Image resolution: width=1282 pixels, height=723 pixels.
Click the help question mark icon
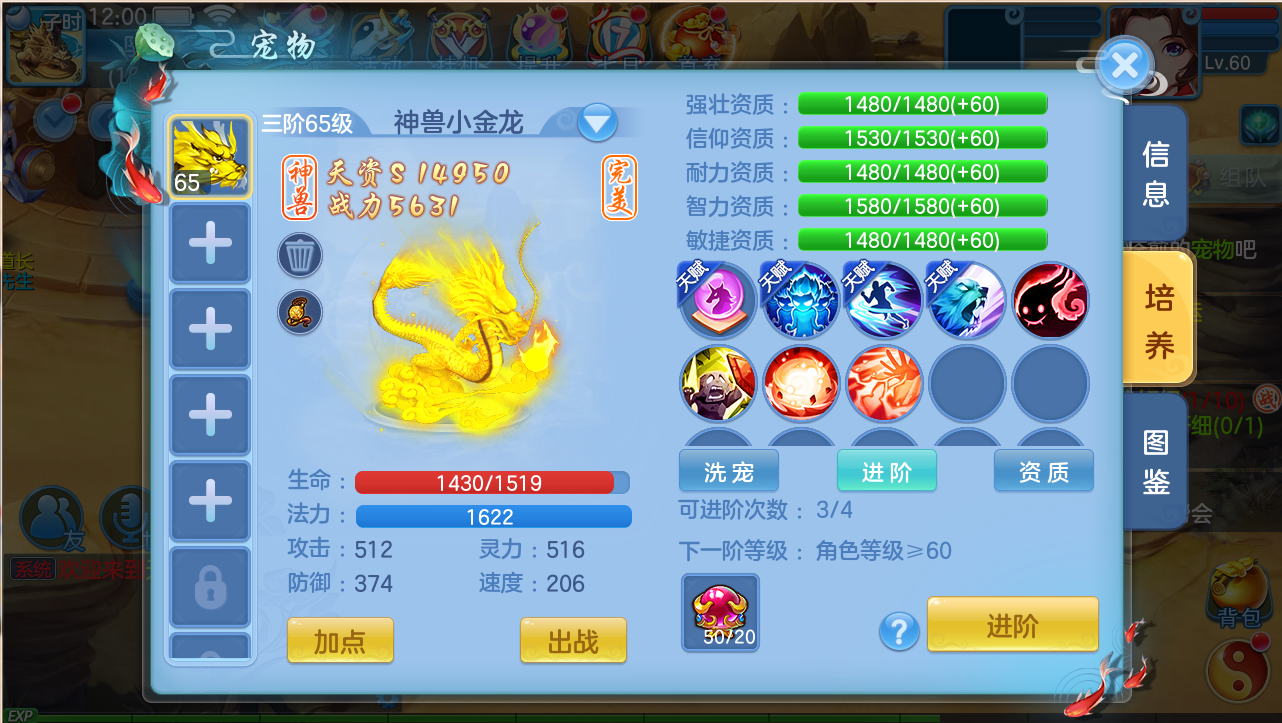[898, 631]
